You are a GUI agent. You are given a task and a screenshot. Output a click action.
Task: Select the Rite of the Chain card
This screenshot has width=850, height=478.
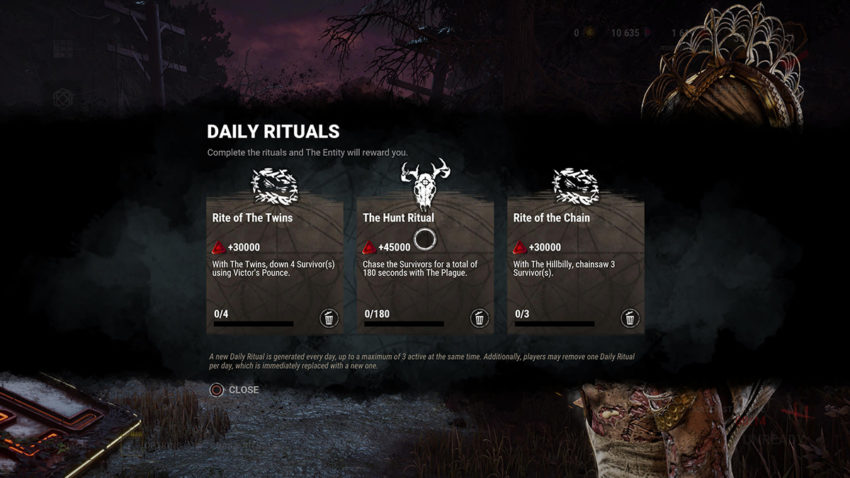575,265
